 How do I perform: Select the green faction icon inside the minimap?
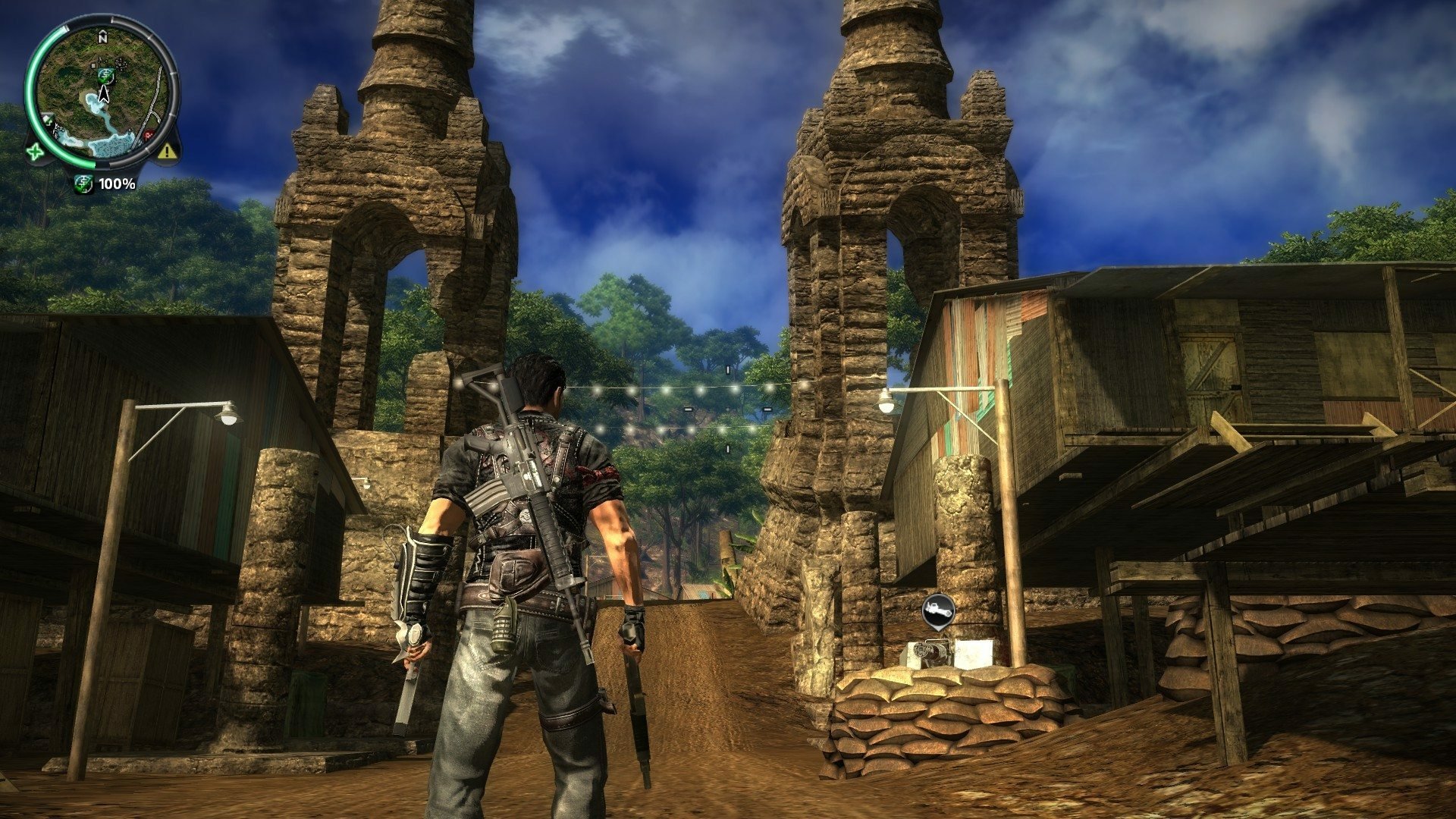tap(105, 76)
